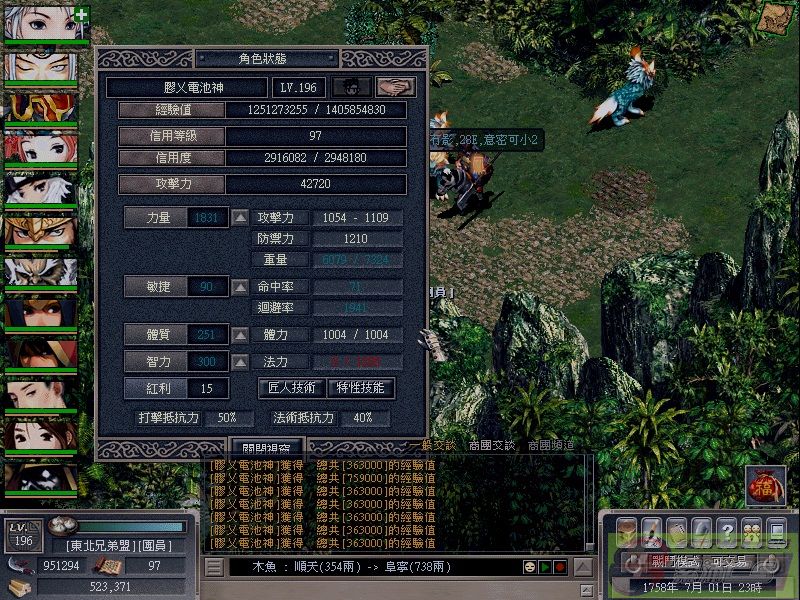
Task: Raise 體質 constitution with its arrow
Action: point(241,335)
